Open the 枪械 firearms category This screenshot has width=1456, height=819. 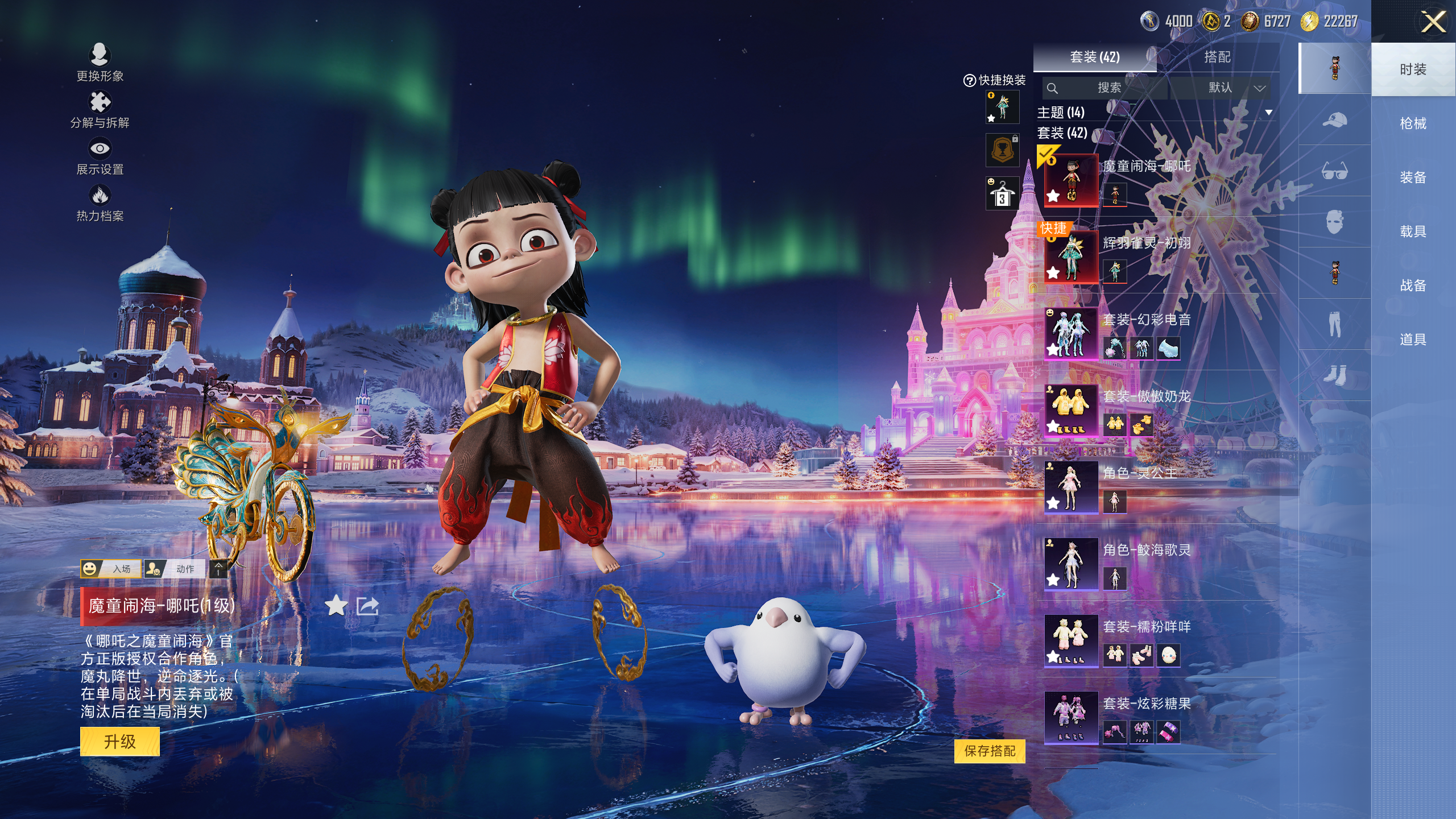click(x=1413, y=123)
